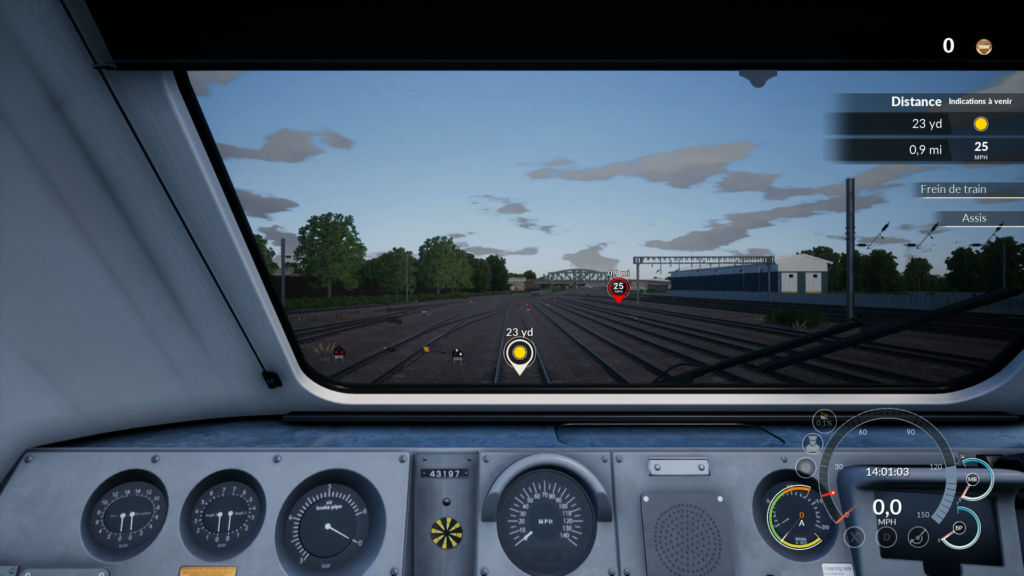
Task: Toggle the circular D indicator icon
Action: coord(886,536)
